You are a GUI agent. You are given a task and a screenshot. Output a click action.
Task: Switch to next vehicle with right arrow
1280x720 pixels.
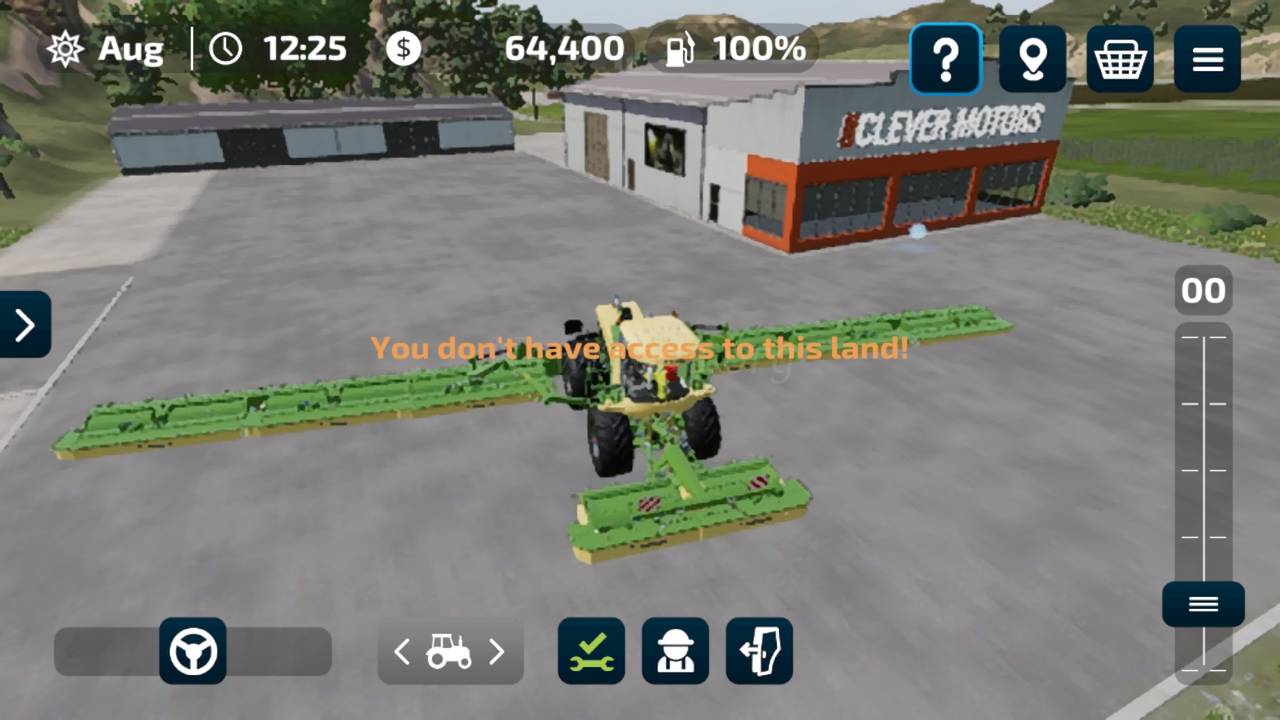[x=496, y=652]
